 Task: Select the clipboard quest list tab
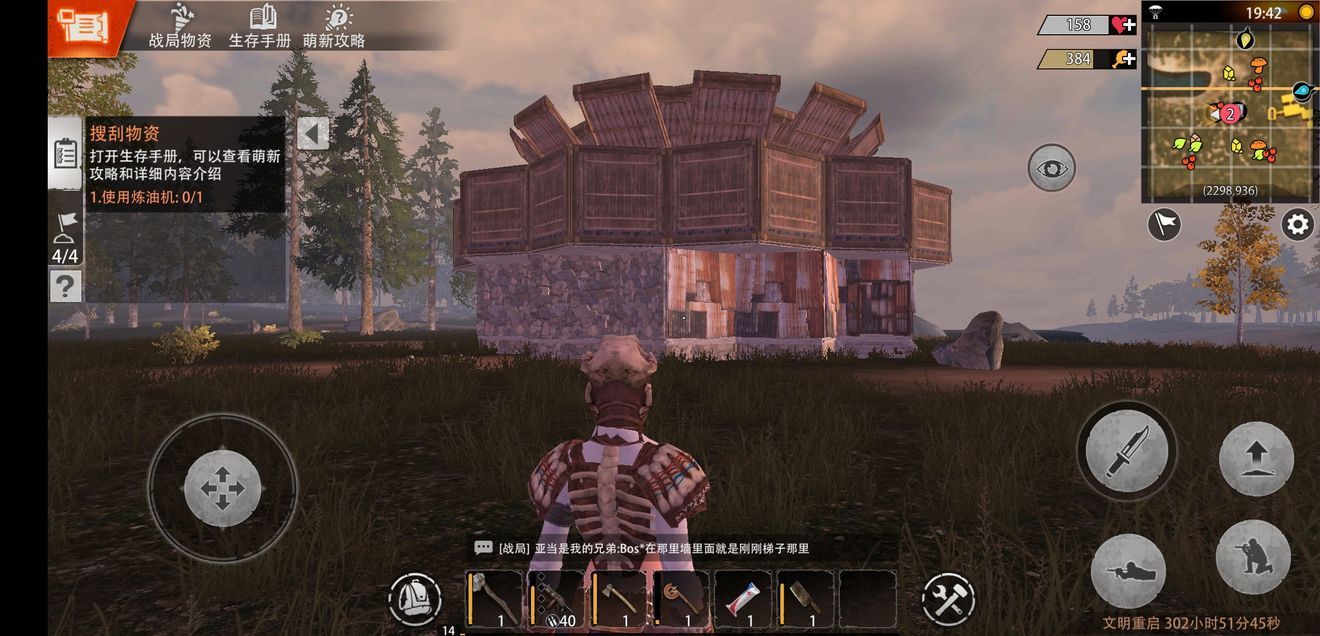click(x=65, y=153)
